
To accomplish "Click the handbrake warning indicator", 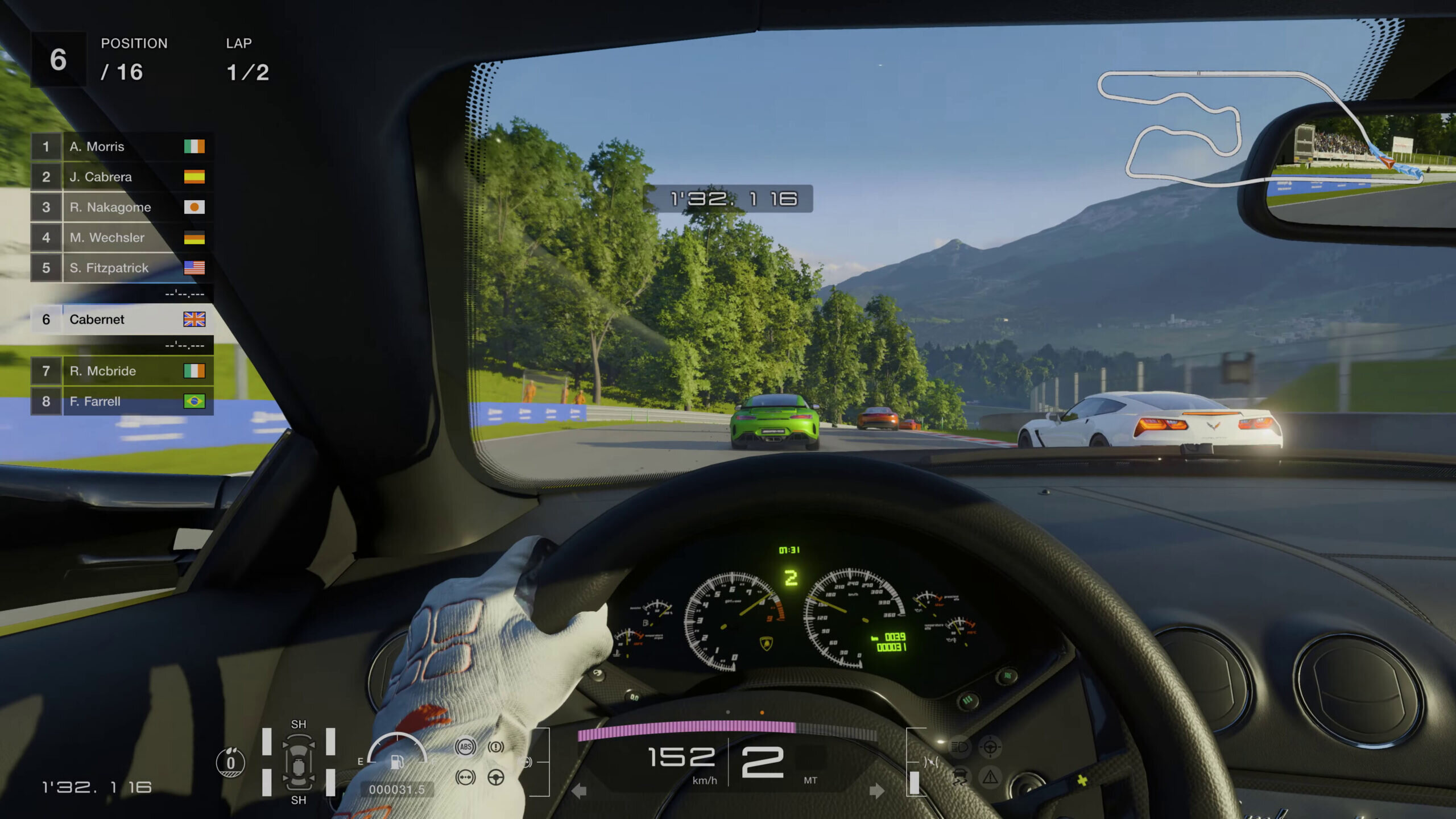I will pyautogui.click(x=496, y=747).
